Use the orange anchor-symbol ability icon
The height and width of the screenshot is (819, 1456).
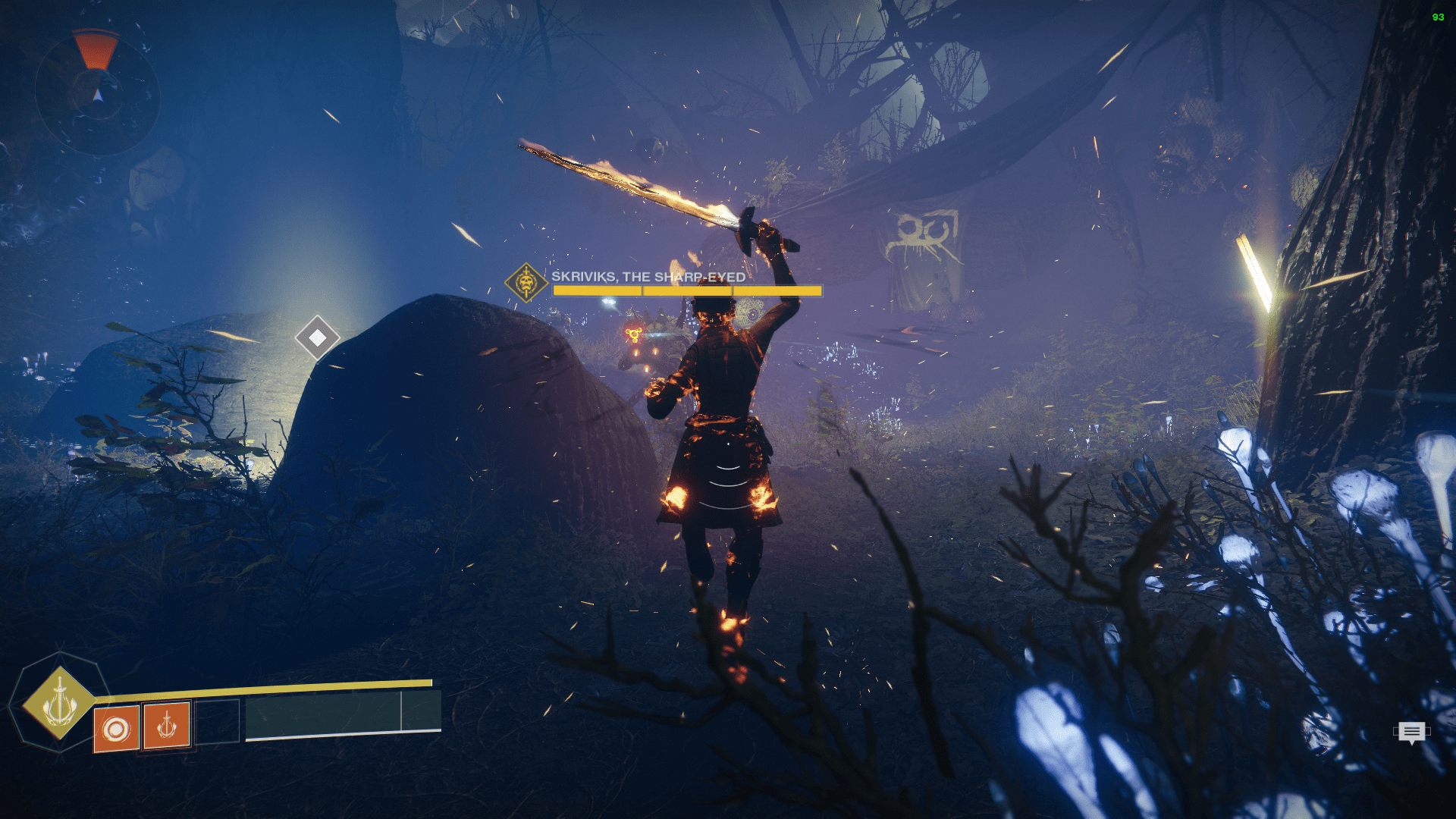[167, 726]
